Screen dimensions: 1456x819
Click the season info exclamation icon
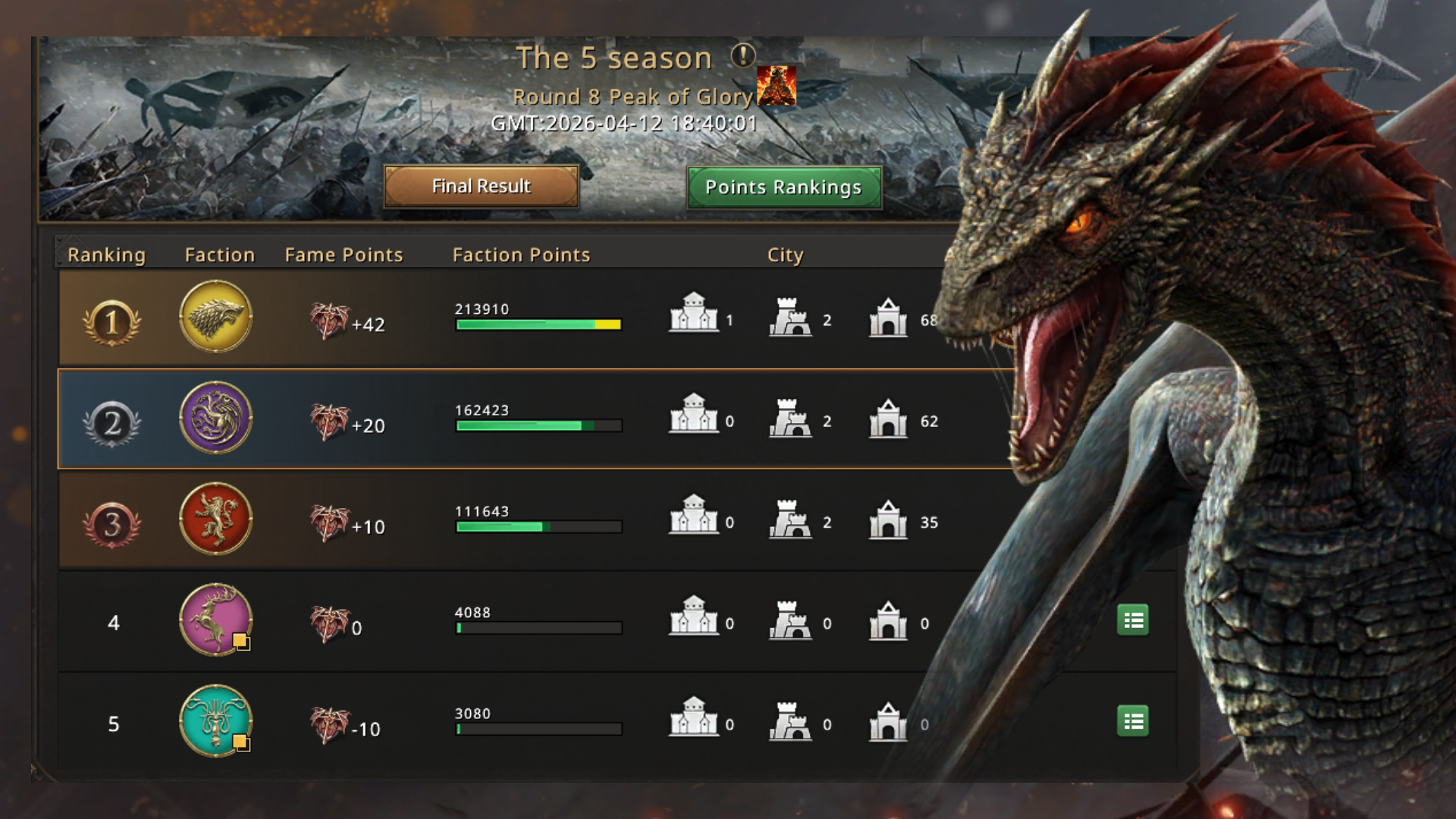pyautogui.click(x=742, y=55)
